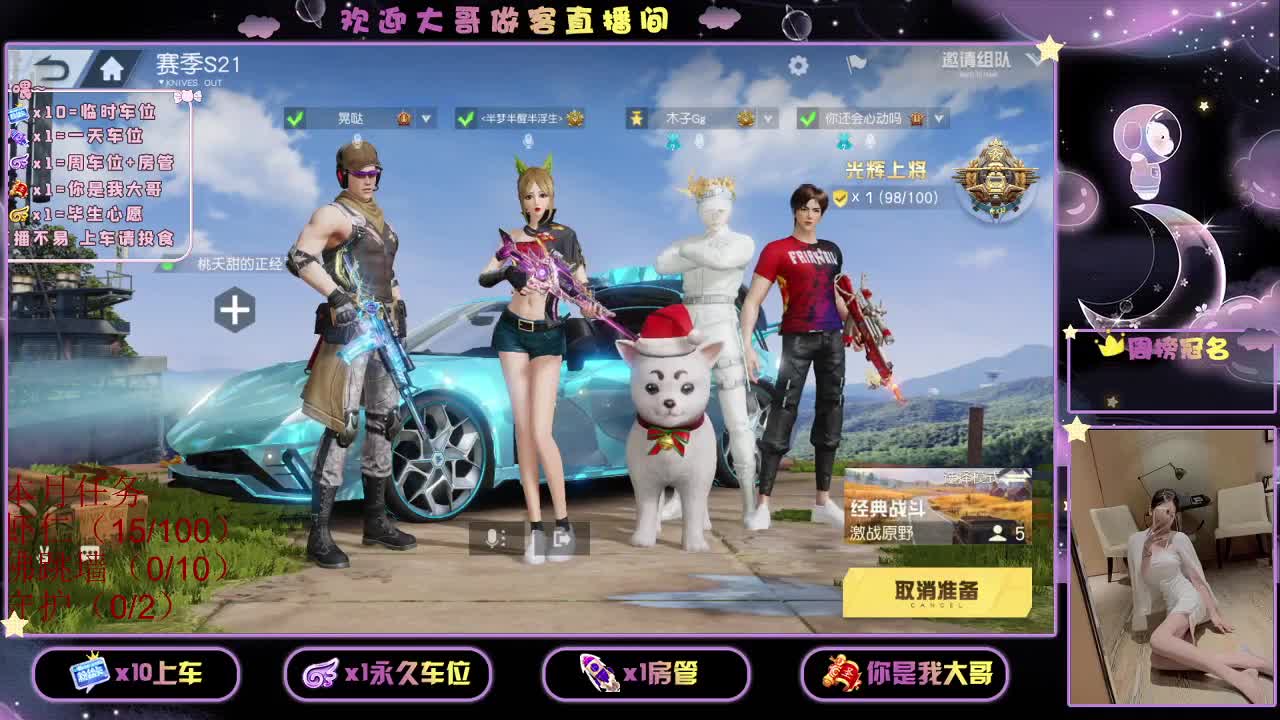The height and width of the screenshot is (720, 1280).
Task: Open the microphone icon below the characters
Action: pyautogui.click(x=490, y=538)
